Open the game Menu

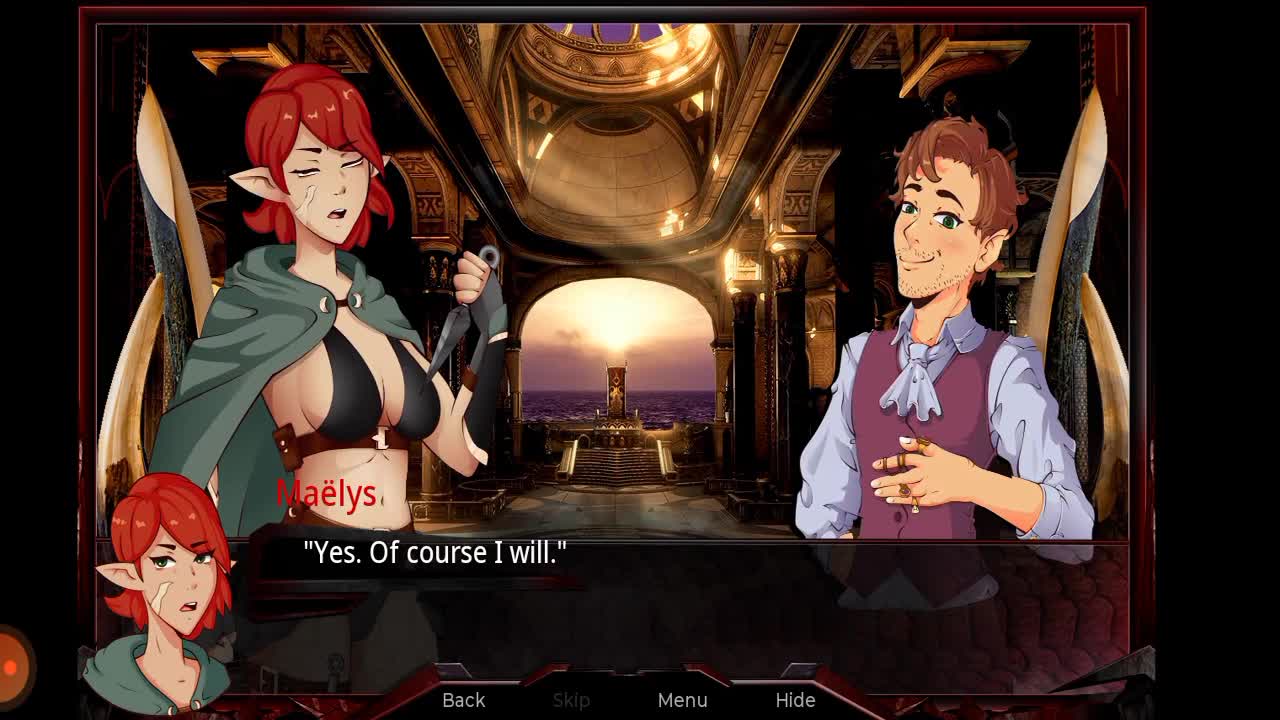(683, 700)
